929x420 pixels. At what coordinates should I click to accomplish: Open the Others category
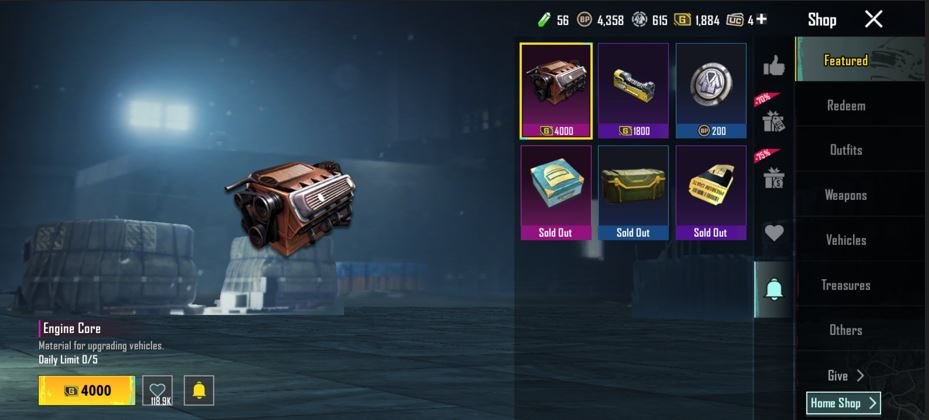(845, 330)
